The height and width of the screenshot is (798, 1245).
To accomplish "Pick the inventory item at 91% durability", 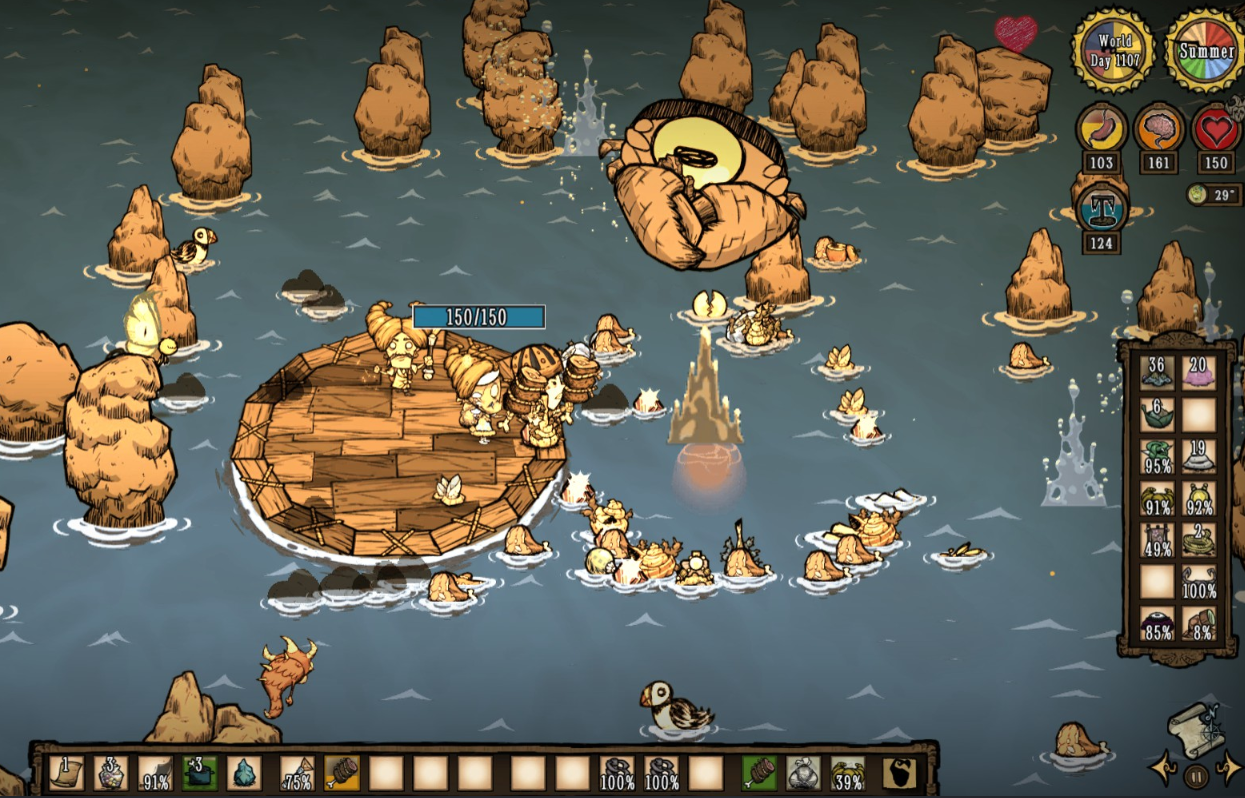I will point(155,773).
